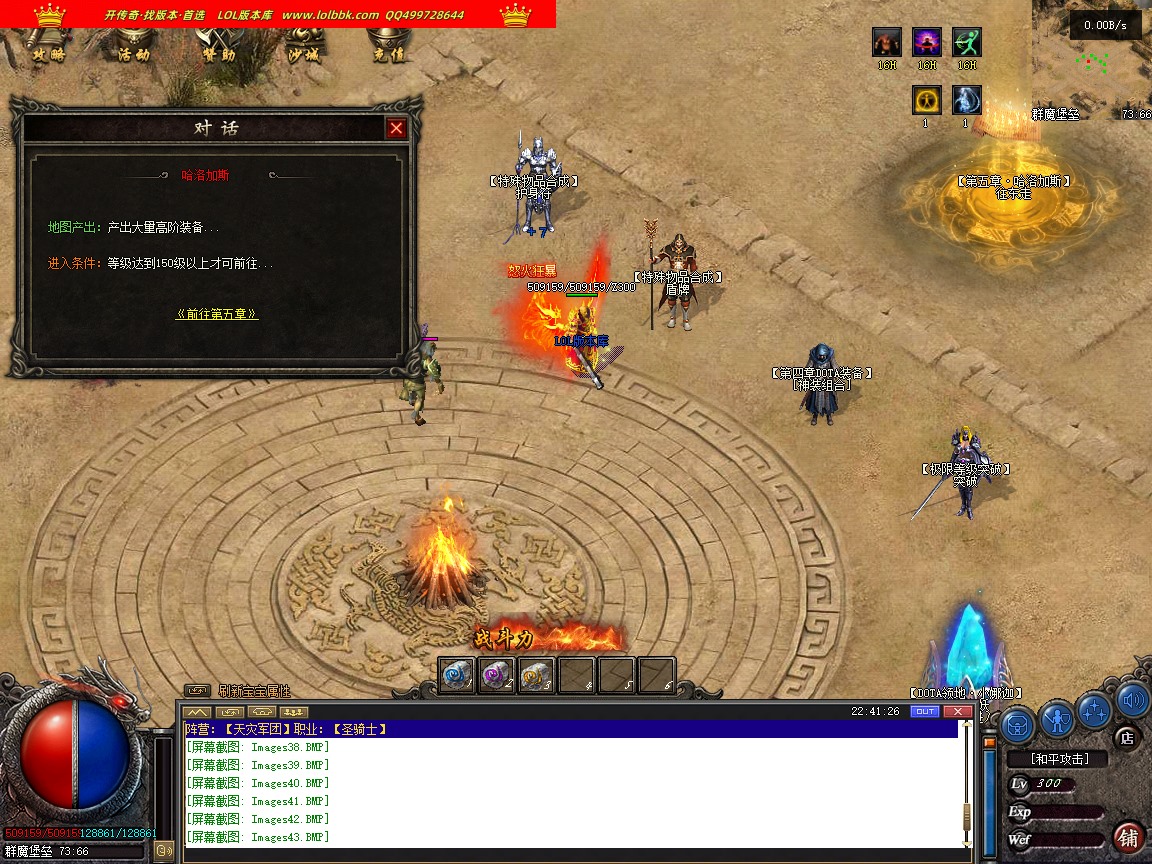The height and width of the screenshot is (864, 1152).
Task: Select the green archer buff icon
Action: [966, 42]
